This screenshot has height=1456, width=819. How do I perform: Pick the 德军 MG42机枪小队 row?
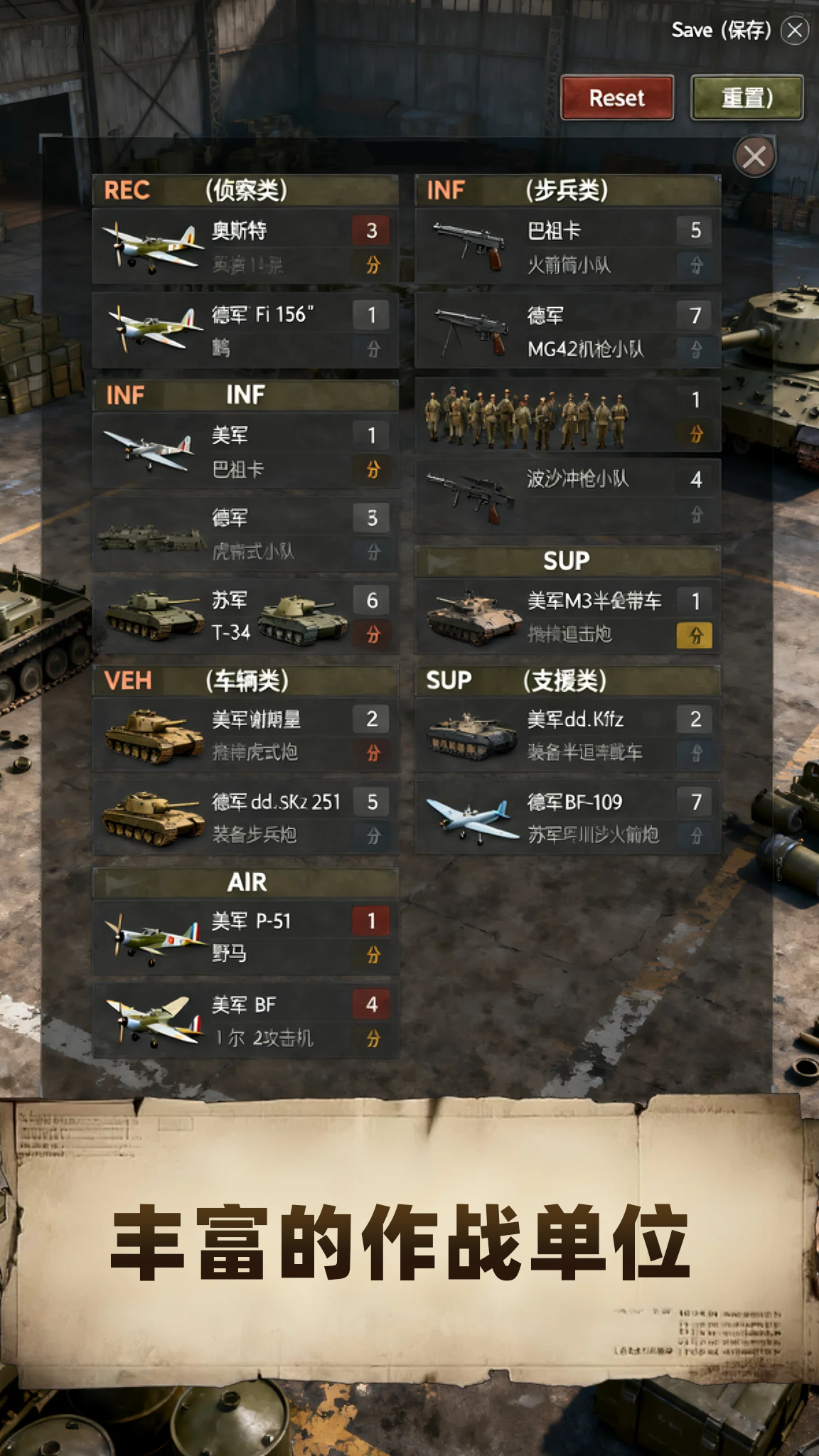pos(567,331)
